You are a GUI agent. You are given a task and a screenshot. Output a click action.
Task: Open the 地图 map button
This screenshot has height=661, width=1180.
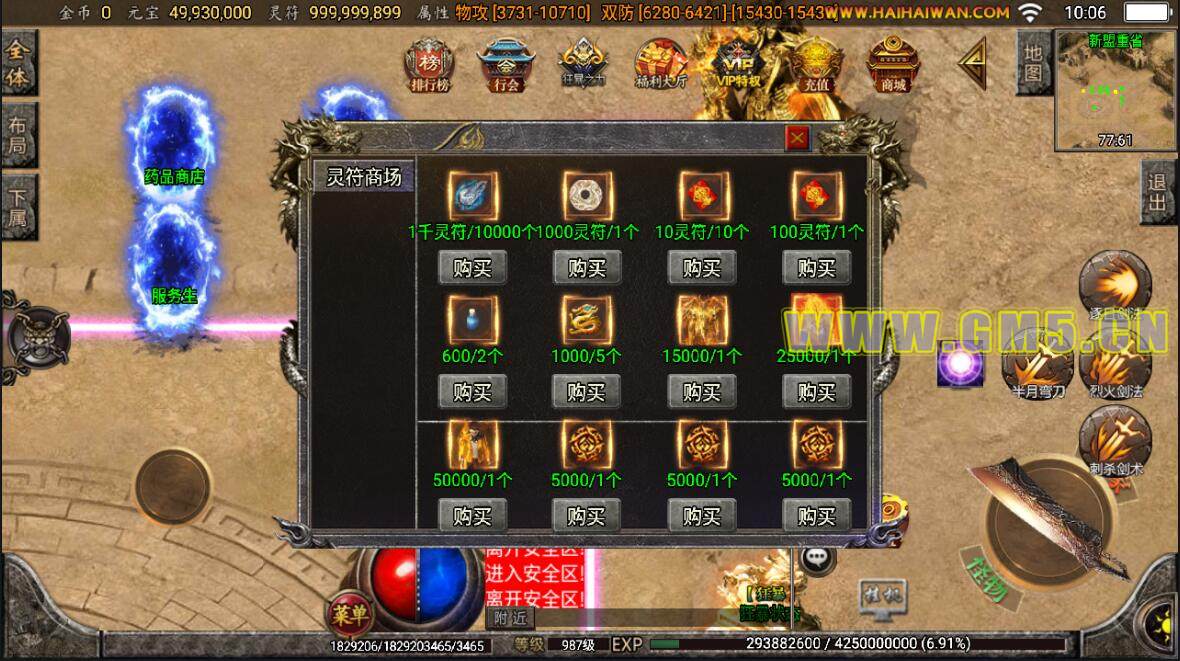[x=1033, y=62]
